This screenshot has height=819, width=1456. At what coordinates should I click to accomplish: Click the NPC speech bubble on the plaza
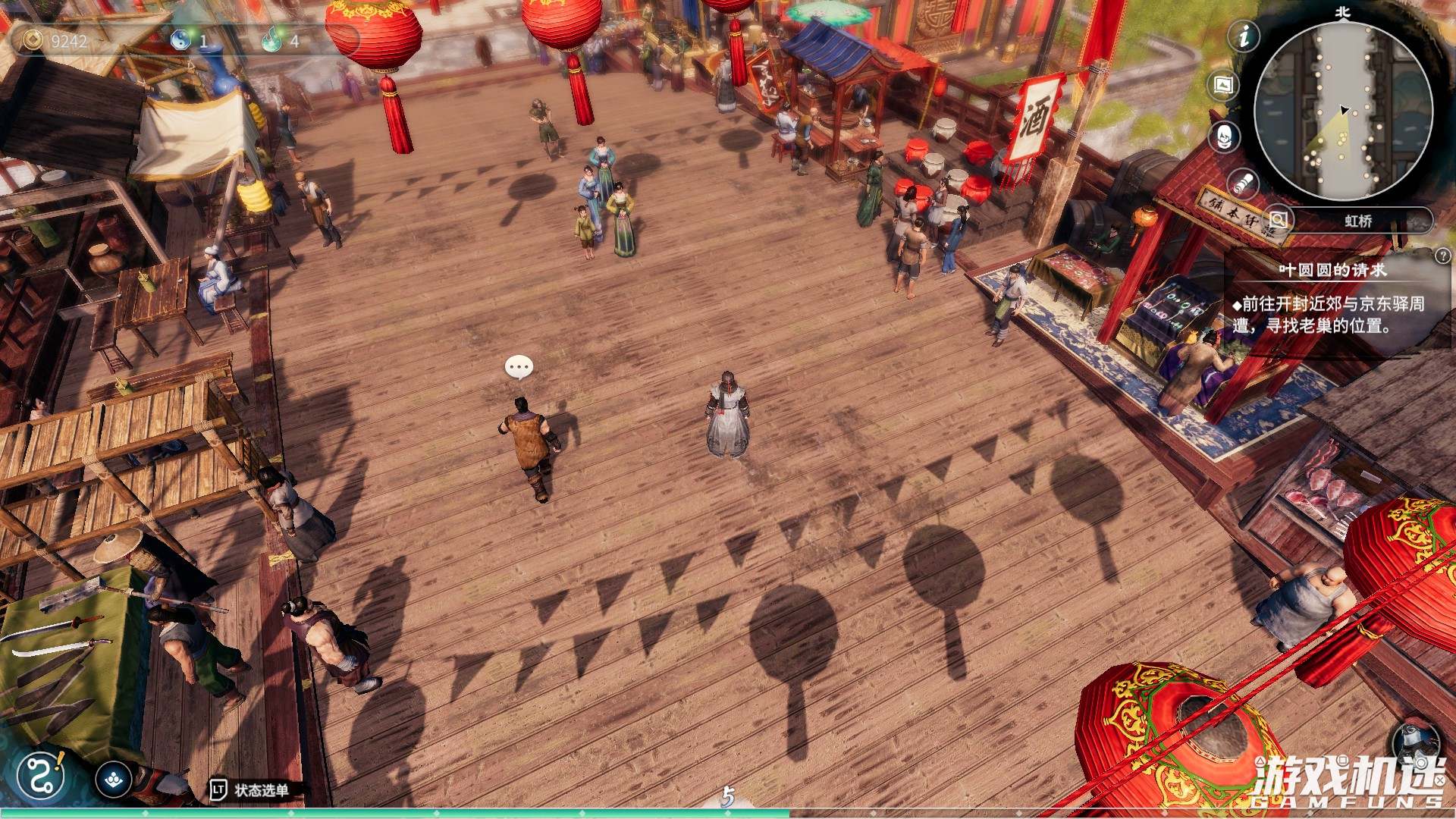click(519, 367)
